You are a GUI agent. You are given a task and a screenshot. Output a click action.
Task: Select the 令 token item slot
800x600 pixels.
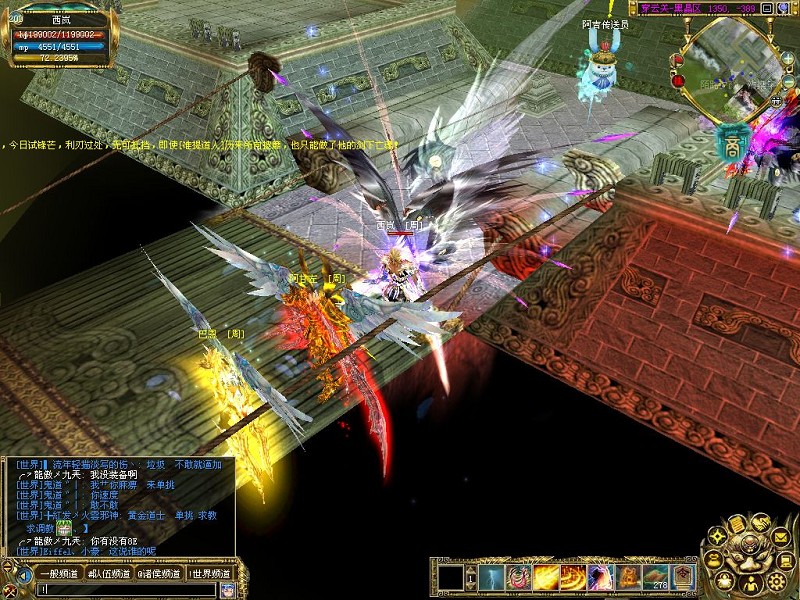[x=684, y=577]
